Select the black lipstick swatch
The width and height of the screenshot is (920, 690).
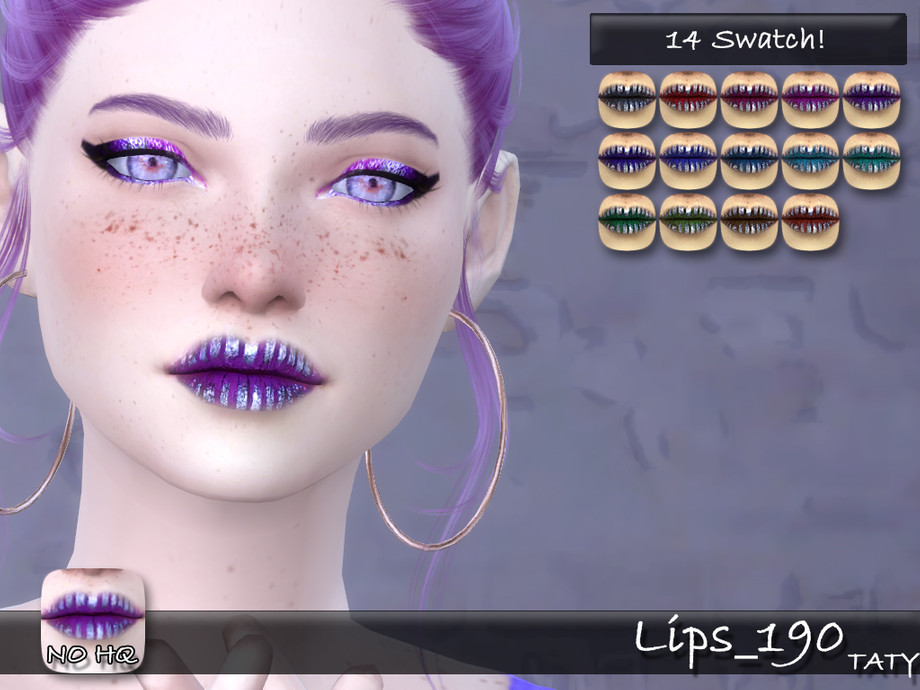(x=627, y=100)
